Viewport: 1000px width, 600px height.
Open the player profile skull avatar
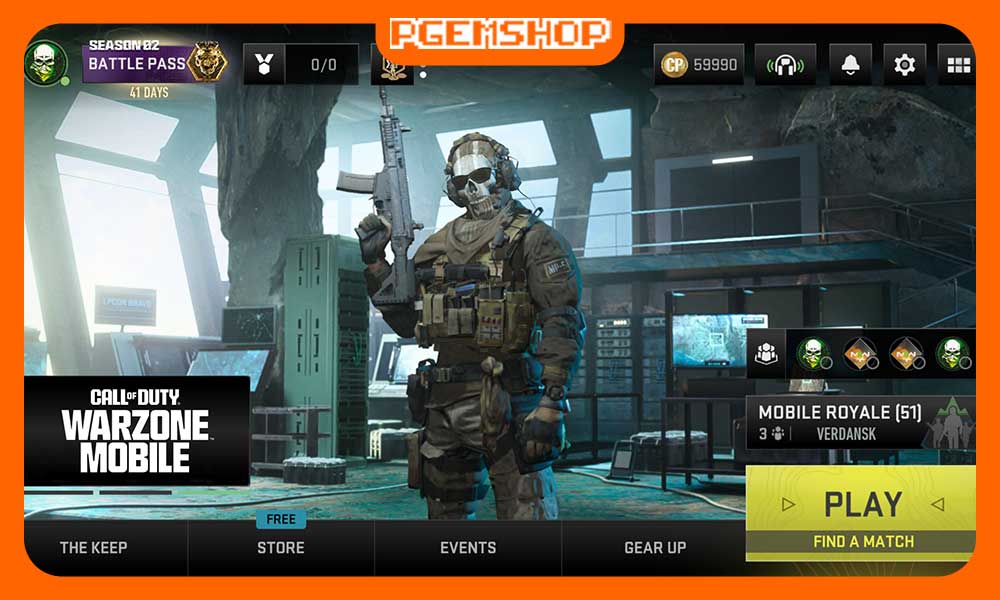[46, 64]
